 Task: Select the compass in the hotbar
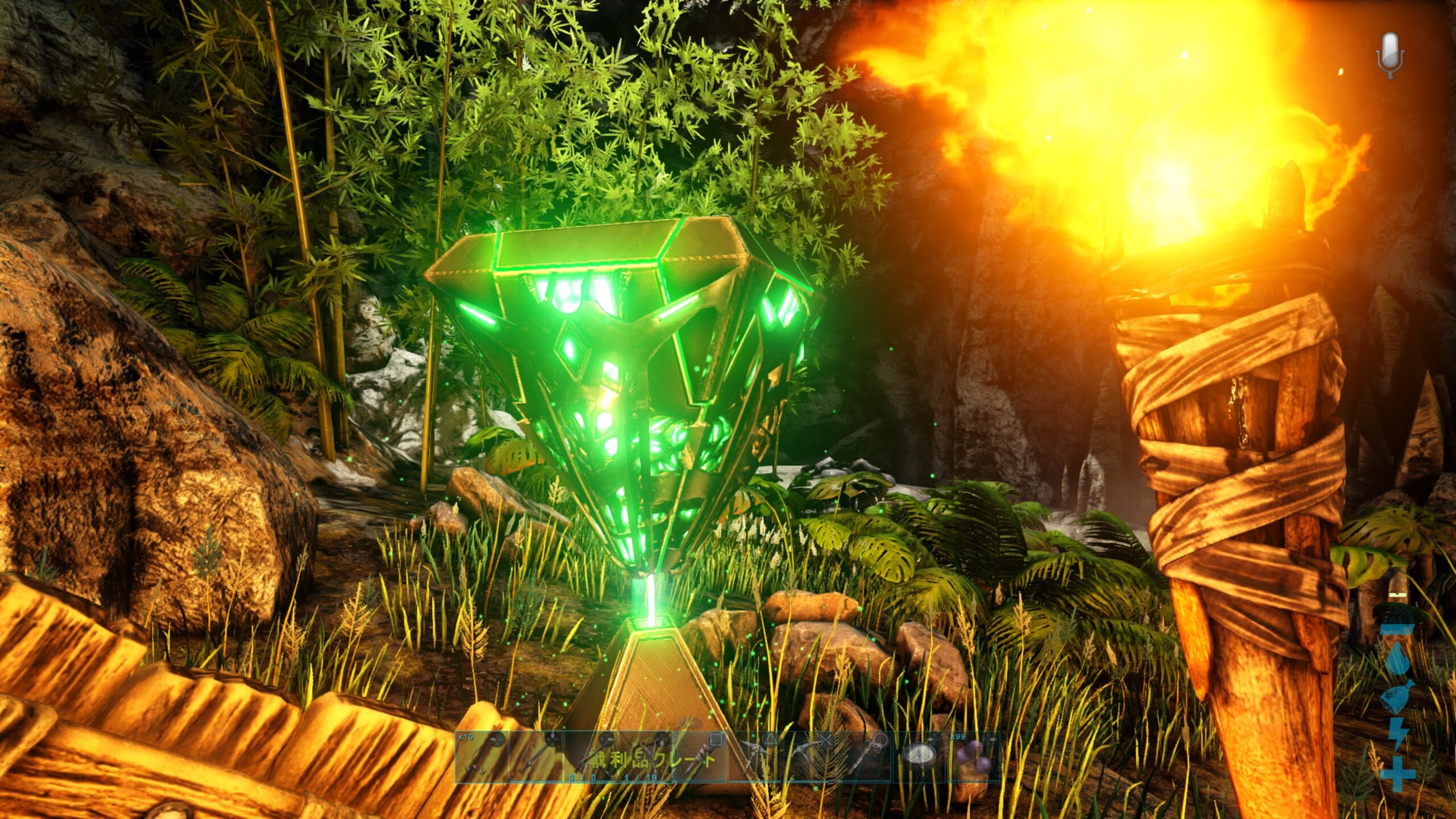point(920,757)
